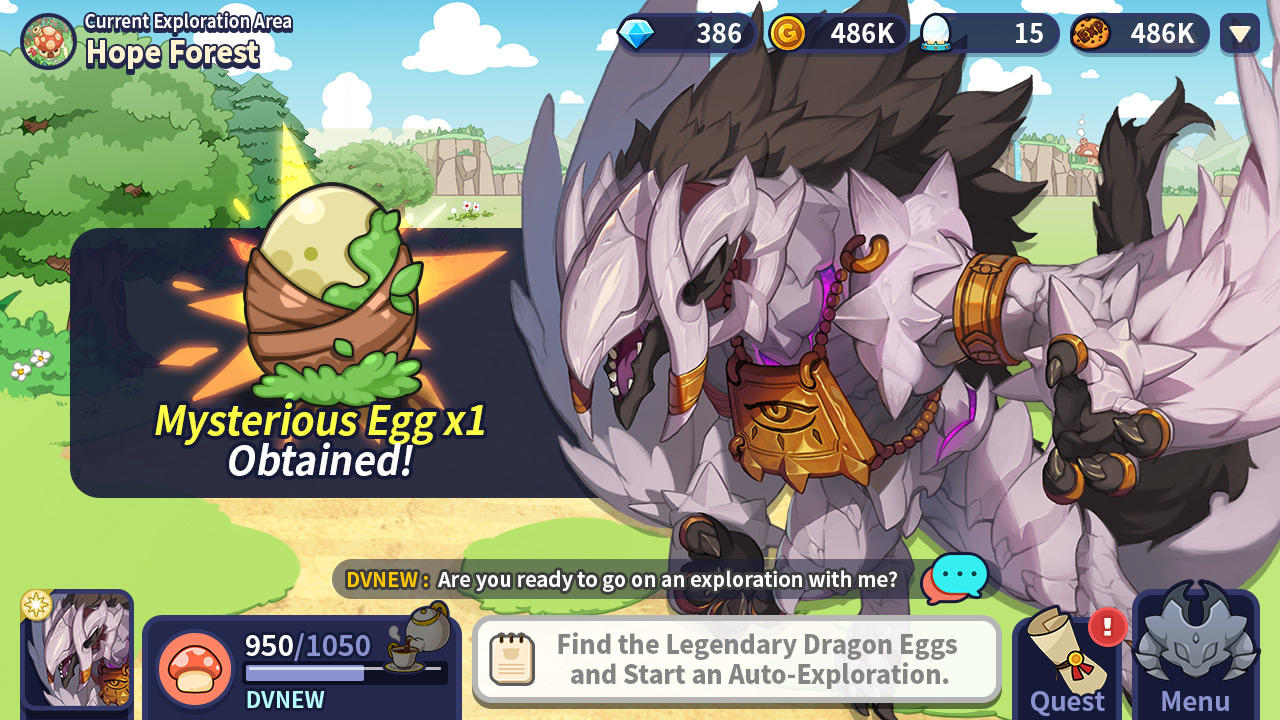Image resolution: width=1280 pixels, height=720 pixels.
Task: Open the cookie currency icon
Action: pyautogui.click(x=1093, y=33)
